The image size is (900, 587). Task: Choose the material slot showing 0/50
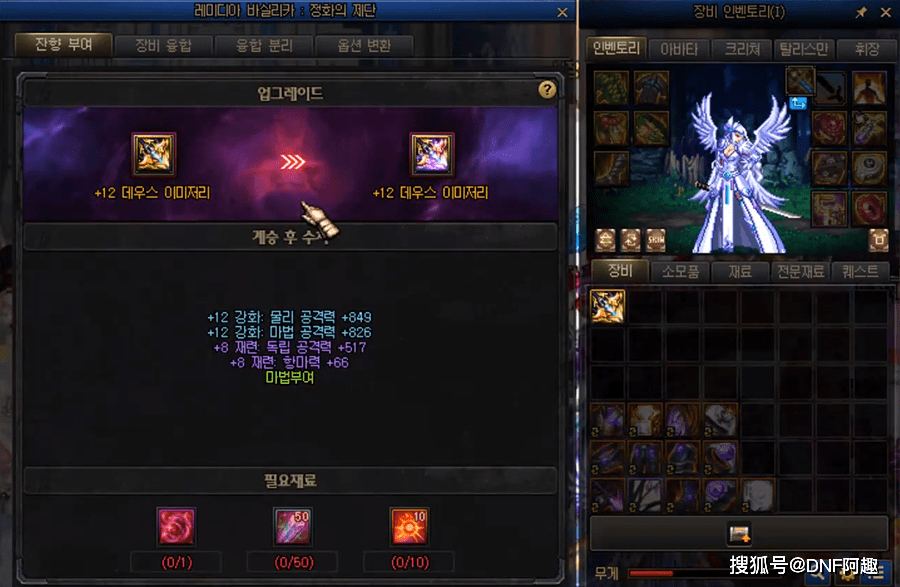[x=292, y=526]
